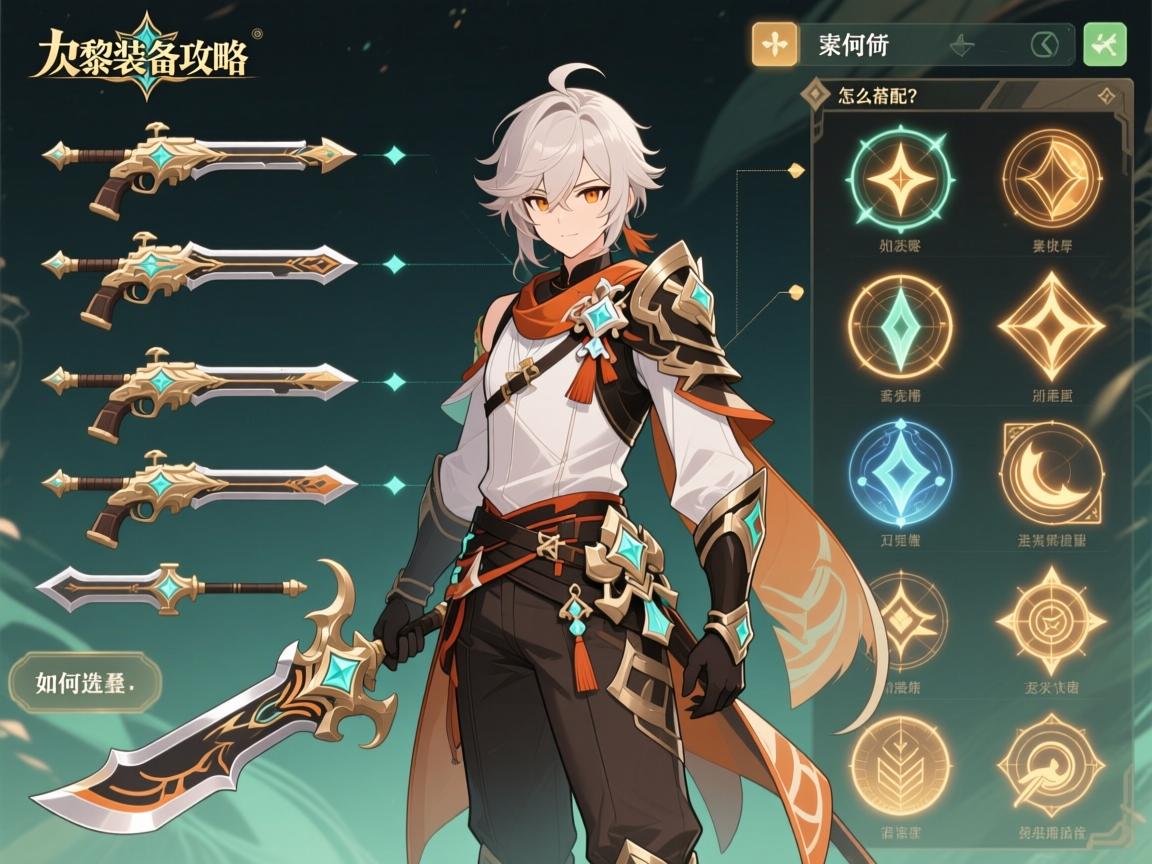Choose the gold swirl emblem with hammer
The image size is (1152, 864).
pos(1051,765)
